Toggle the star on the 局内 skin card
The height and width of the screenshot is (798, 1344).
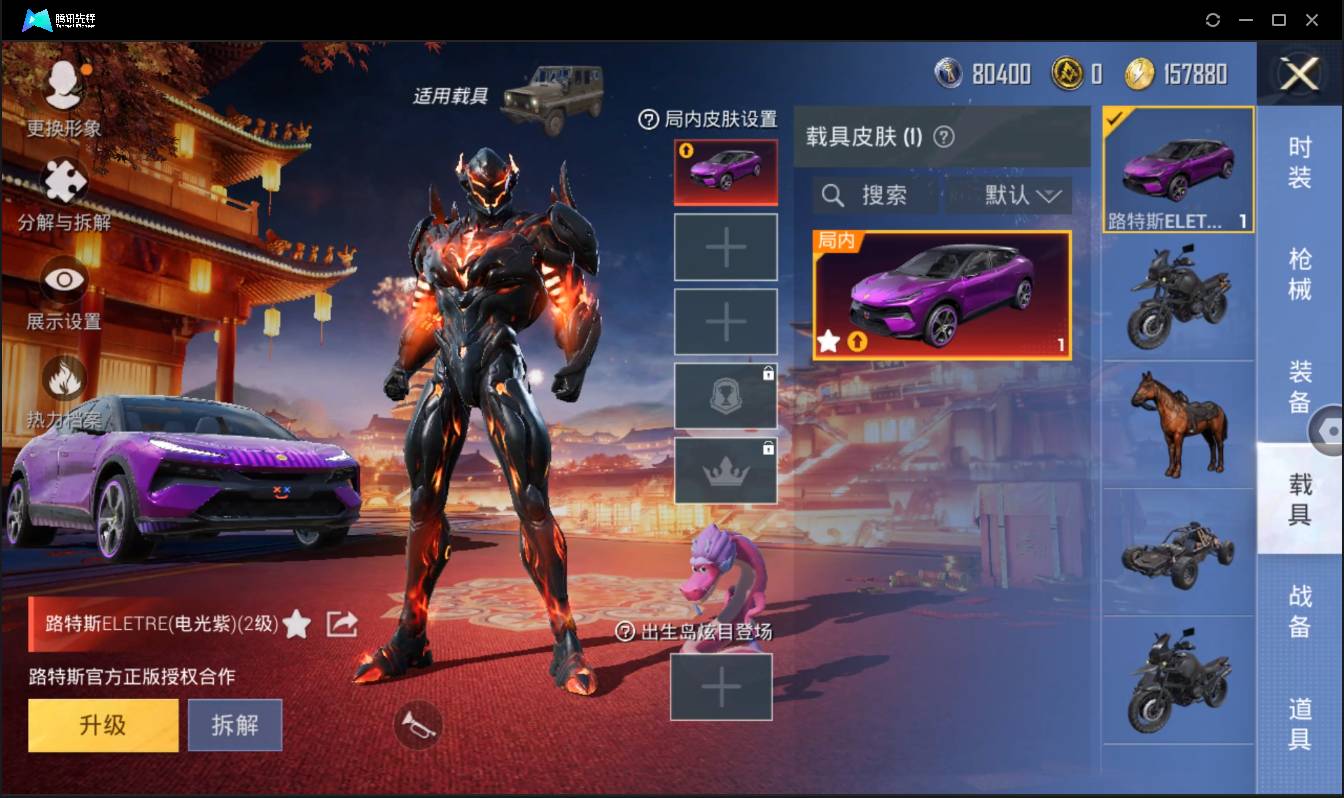(828, 343)
